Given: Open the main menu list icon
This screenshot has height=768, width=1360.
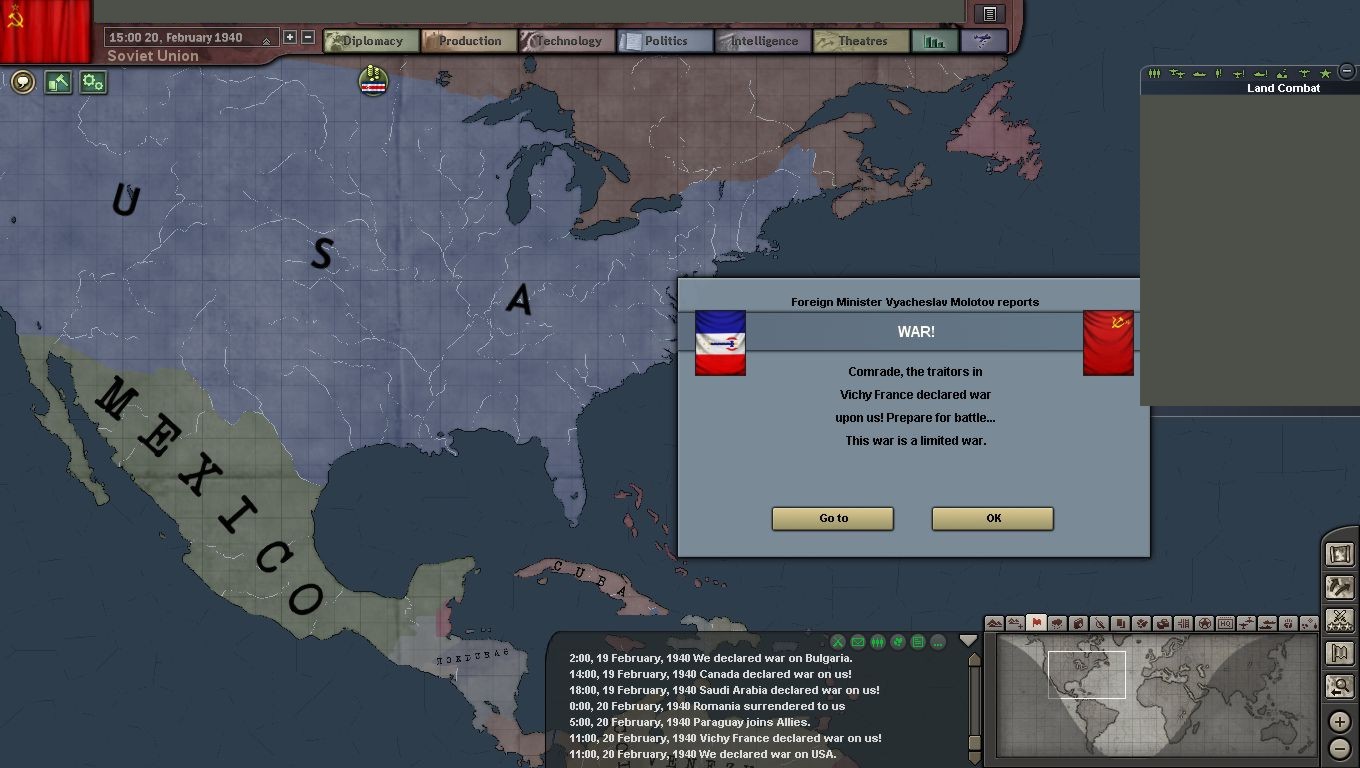Looking at the screenshot, I should pyautogui.click(x=990, y=14).
